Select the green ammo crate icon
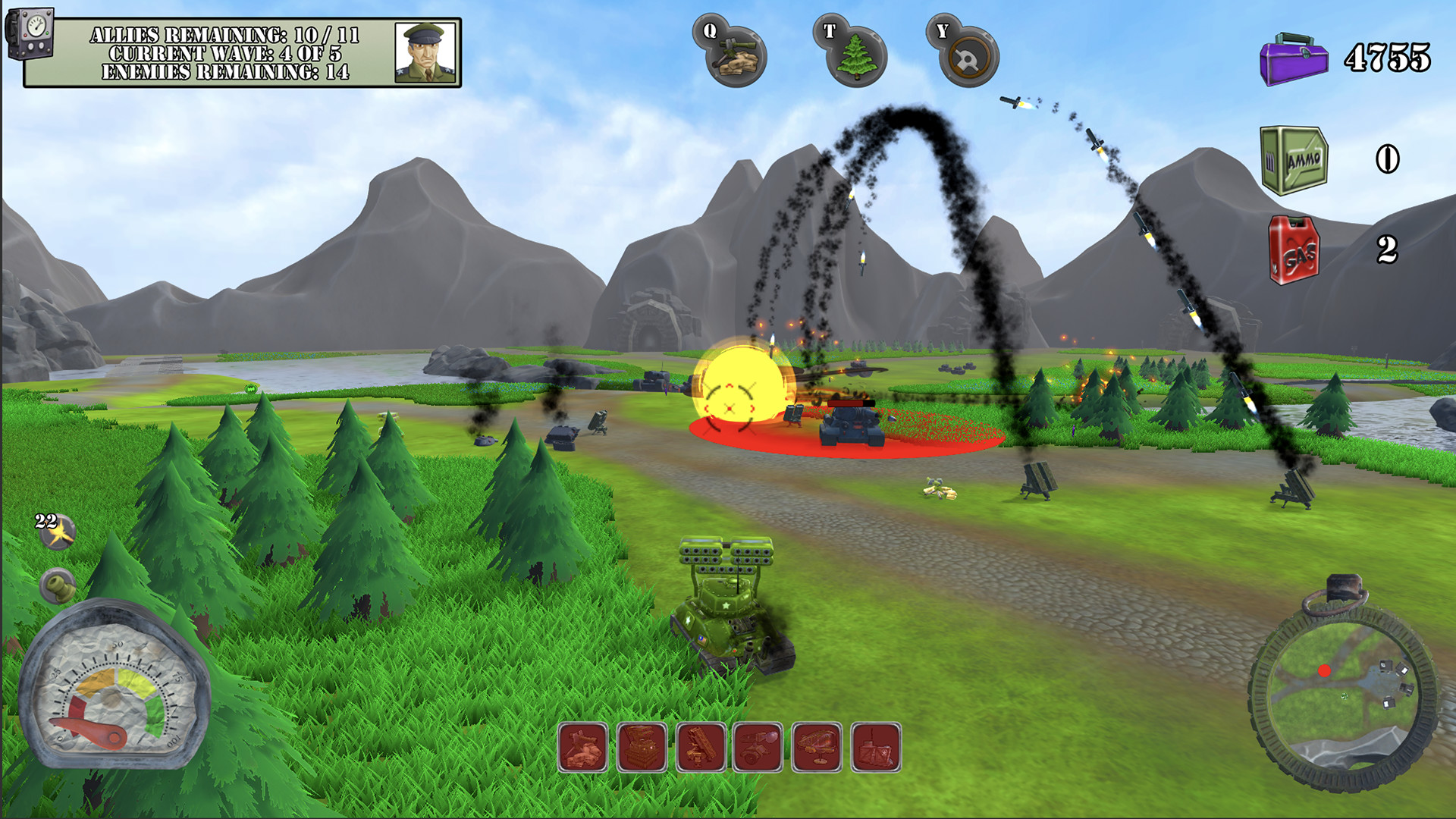The width and height of the screenshot is (1456, 819). click(x=1295, y=160)
